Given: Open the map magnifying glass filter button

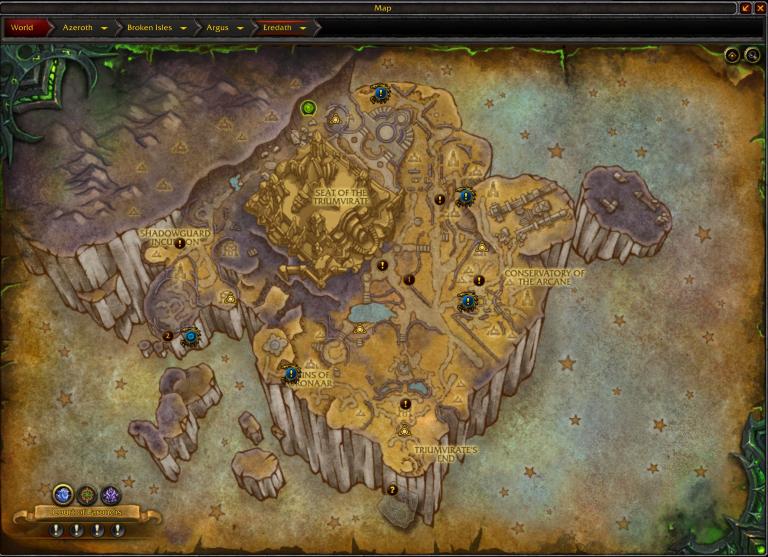Looking at the screenshot, I should [752, 56].
